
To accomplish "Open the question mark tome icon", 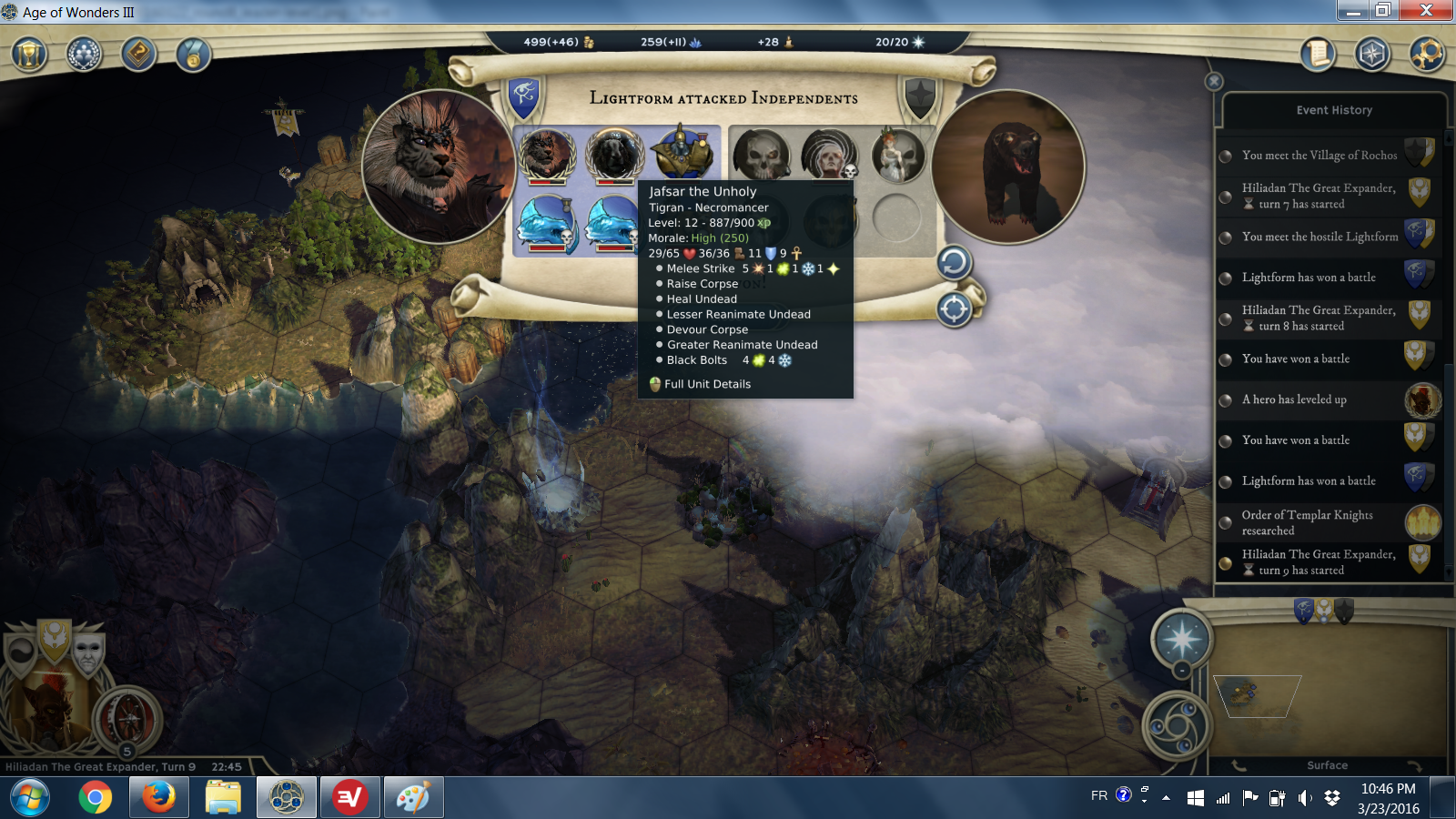I will pyautogui.click(x=138, y=55).
